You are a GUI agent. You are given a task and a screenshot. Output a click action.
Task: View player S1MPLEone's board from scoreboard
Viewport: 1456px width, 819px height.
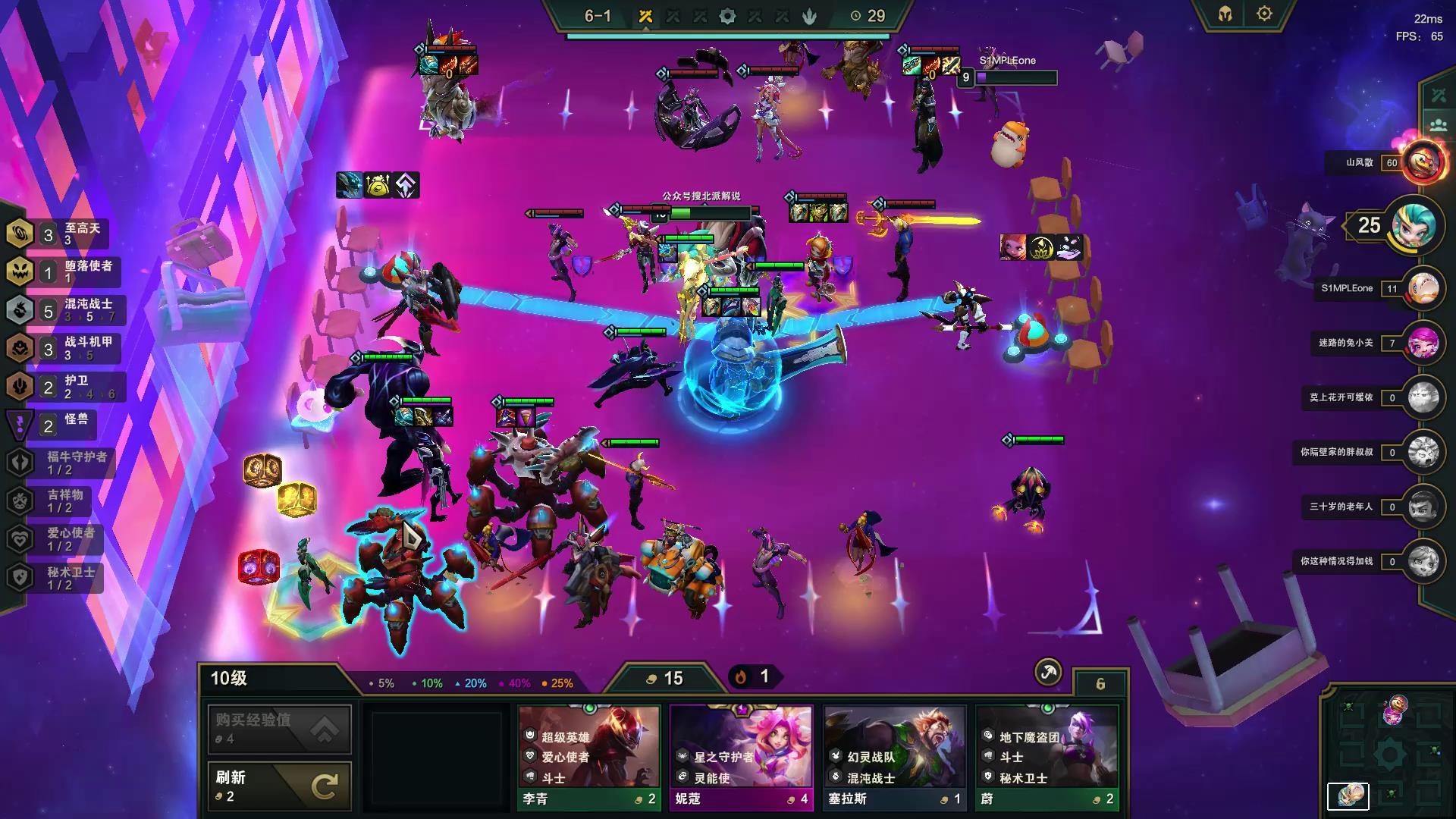[1423, 289]
